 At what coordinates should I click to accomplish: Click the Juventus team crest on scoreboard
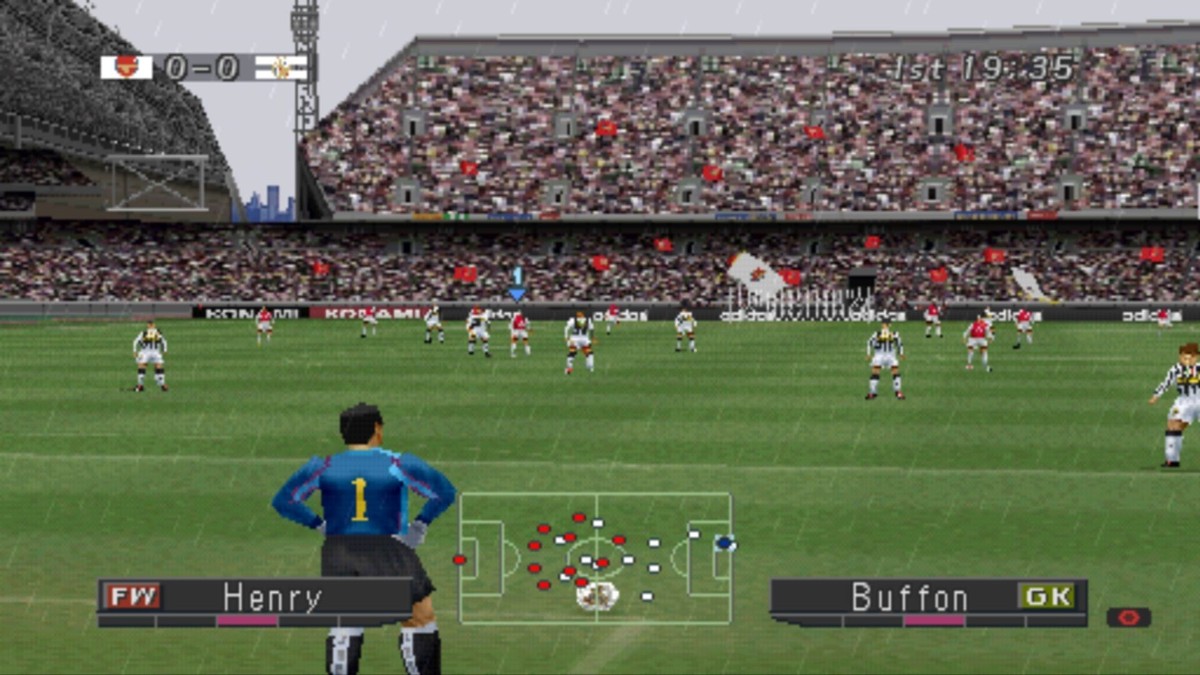coord(281,67)
